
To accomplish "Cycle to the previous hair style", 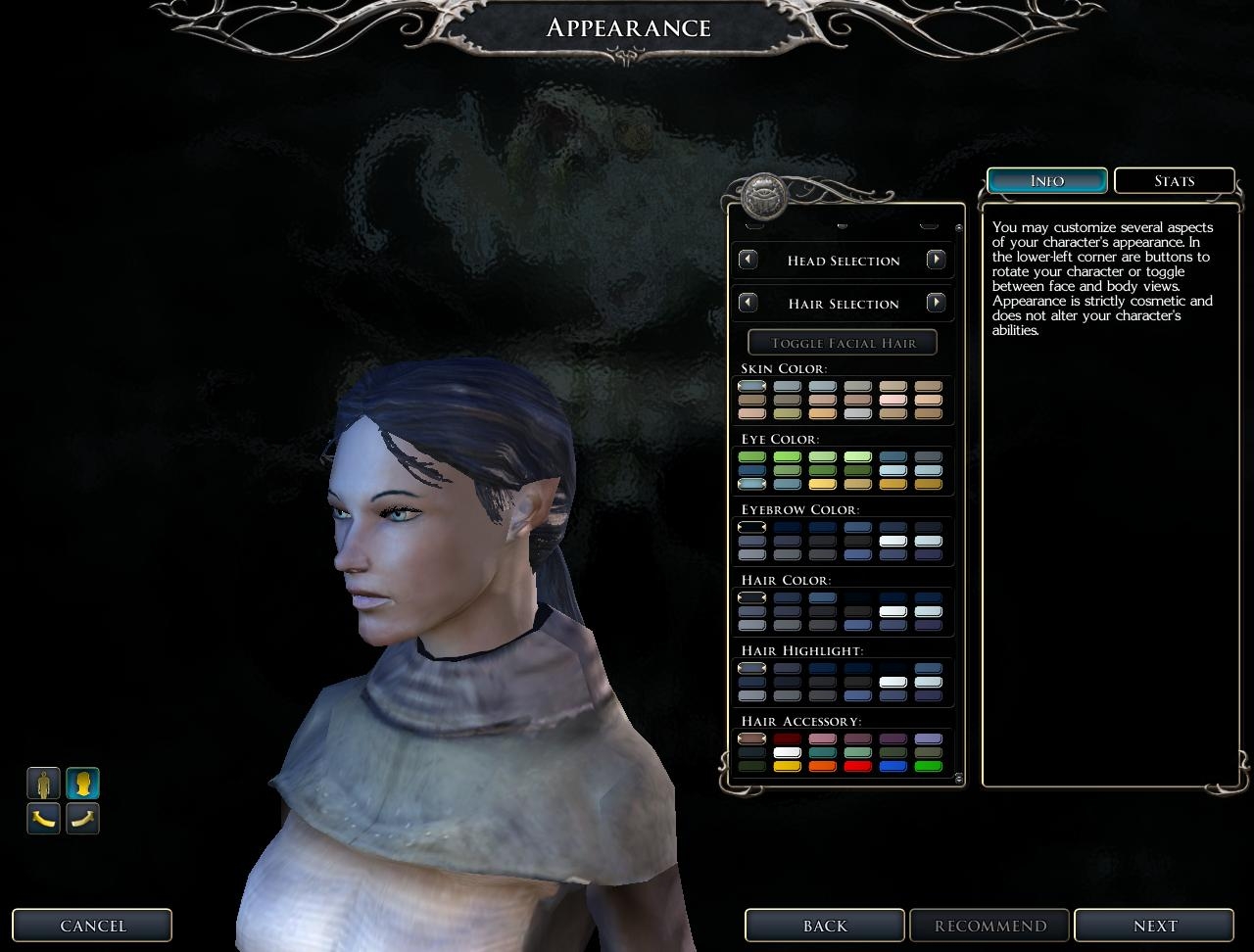I will [x=748, y=303].
